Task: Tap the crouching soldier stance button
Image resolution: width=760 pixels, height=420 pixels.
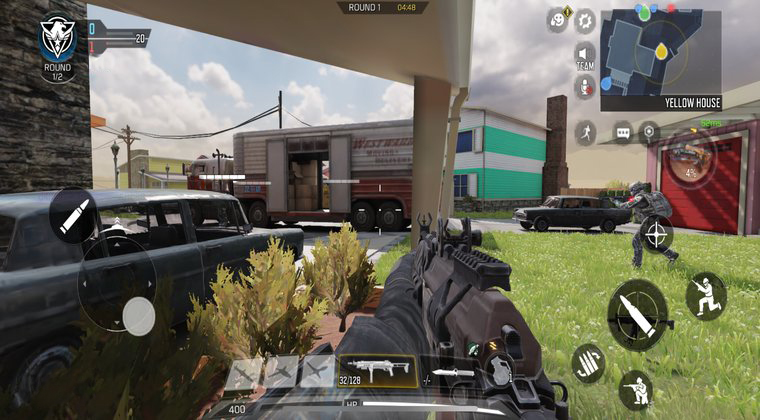Action: (706, 296)
